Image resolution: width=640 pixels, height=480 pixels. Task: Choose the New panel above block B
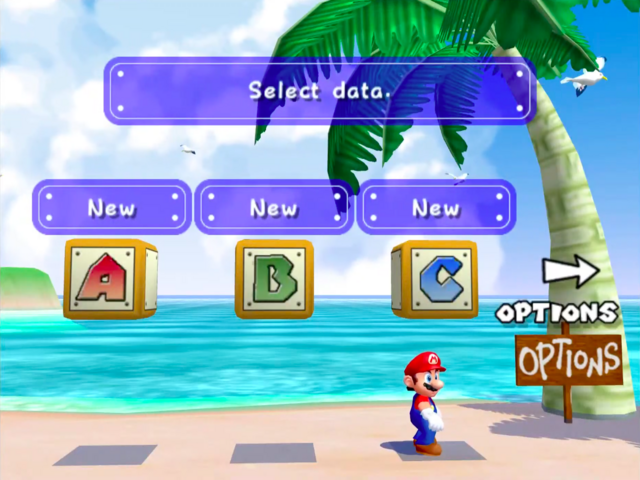(x=273, y=207)
